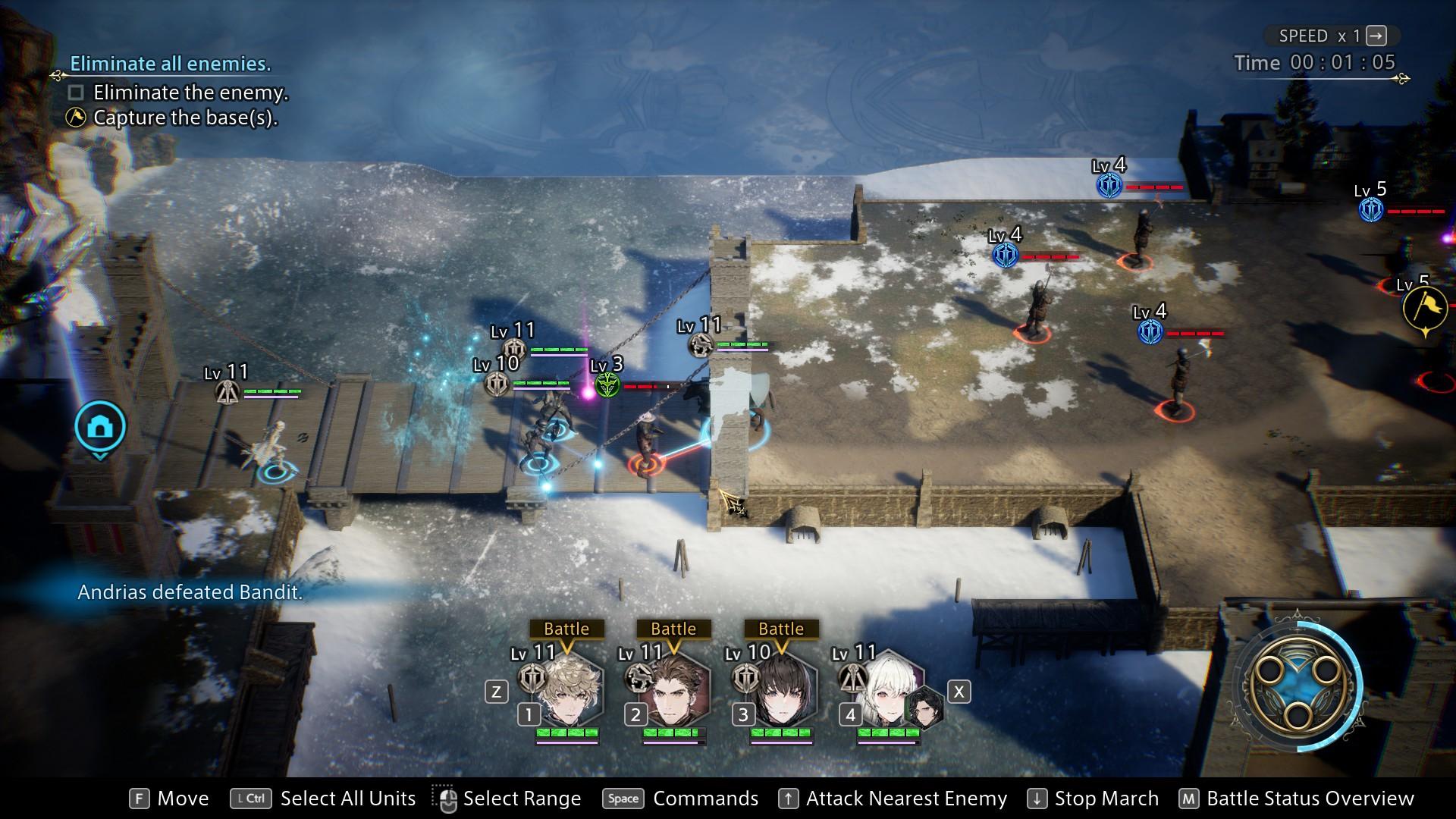
Task: Click the blue home base marker
Action: coord(99,428)
